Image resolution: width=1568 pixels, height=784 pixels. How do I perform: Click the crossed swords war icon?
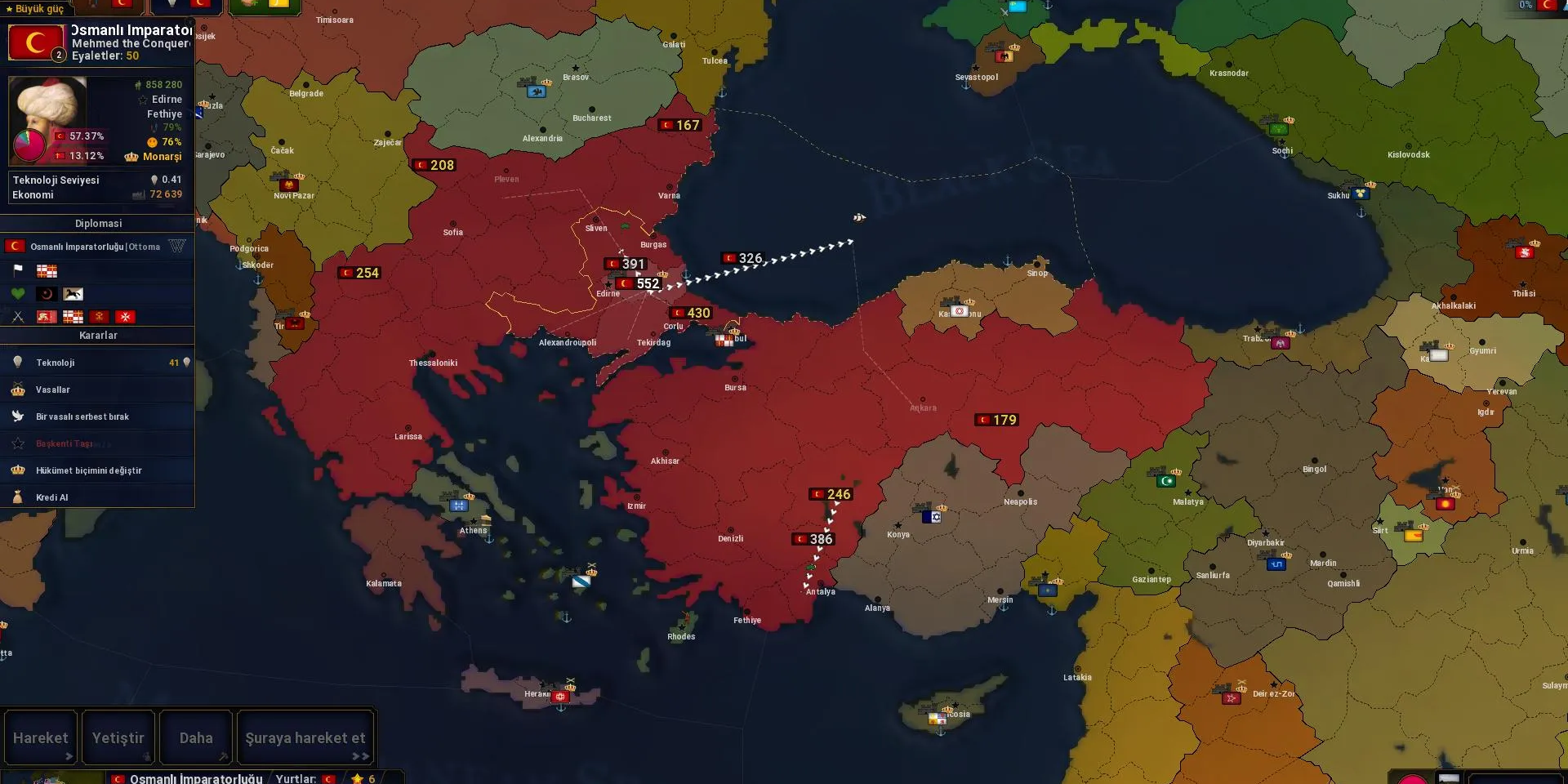18,316
